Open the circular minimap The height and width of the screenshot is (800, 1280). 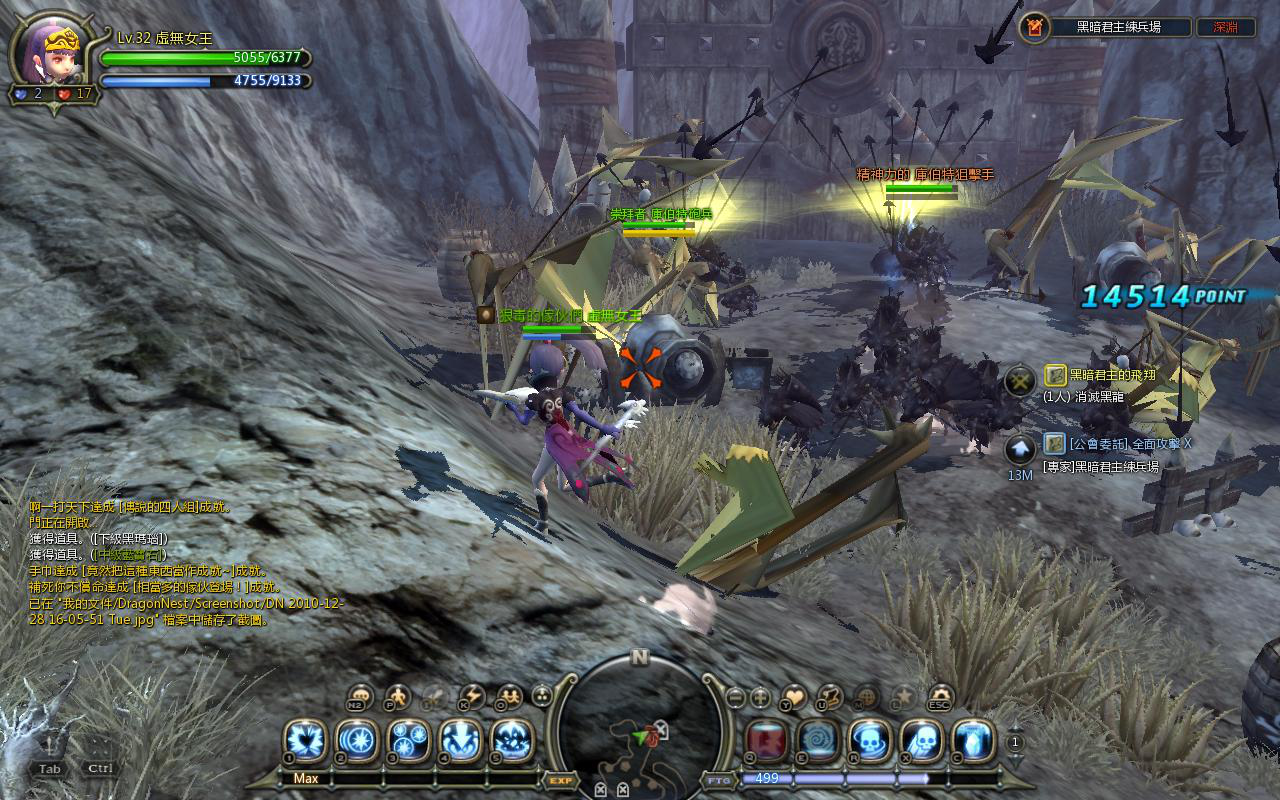click(640, 735)
